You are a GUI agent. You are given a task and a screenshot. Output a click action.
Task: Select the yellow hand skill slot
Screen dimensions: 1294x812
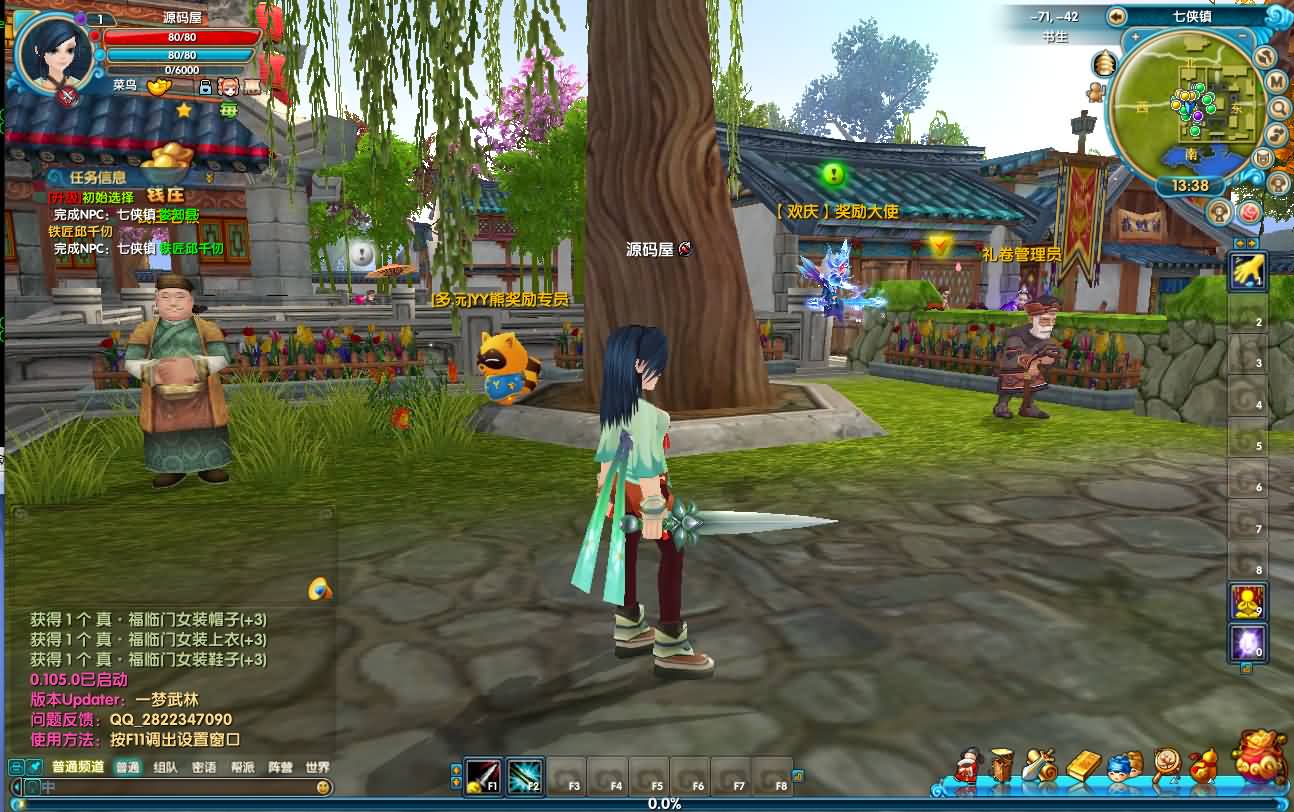(1248, 269)
